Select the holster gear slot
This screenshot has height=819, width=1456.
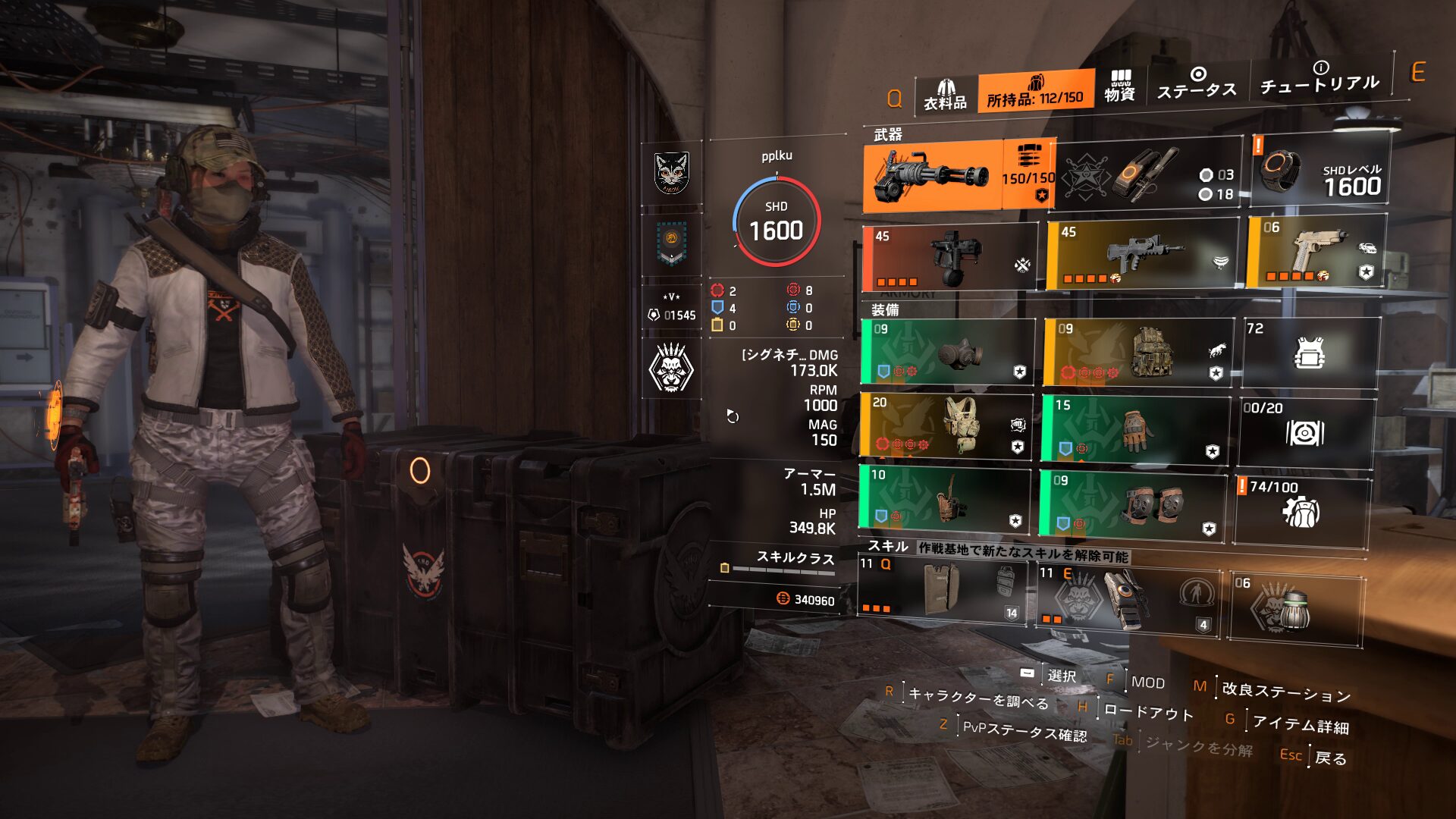[944, 498]
